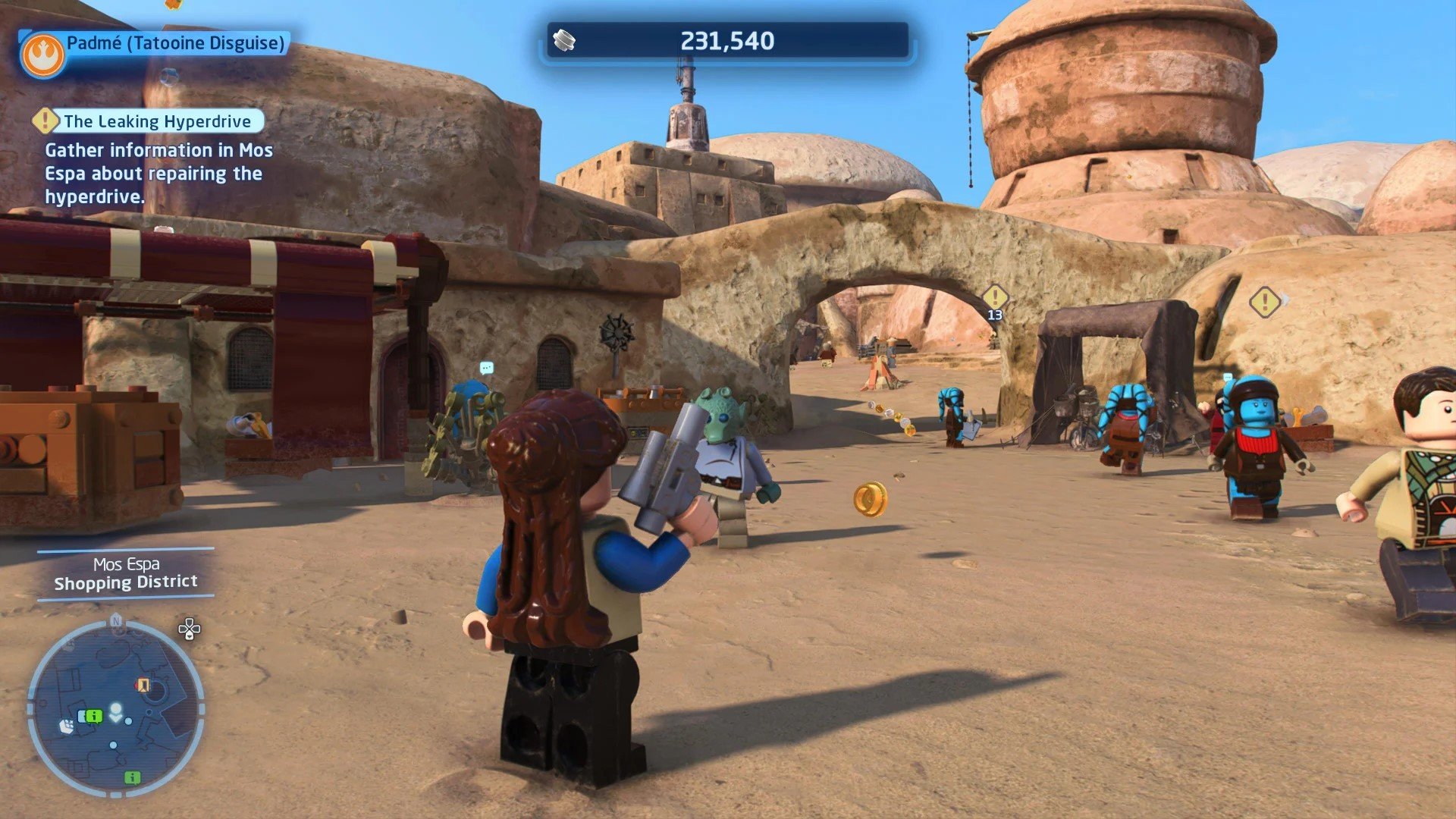Click Padmé's character portrait icon
This screenshot has height=819, width=1456.
[42, 55]
